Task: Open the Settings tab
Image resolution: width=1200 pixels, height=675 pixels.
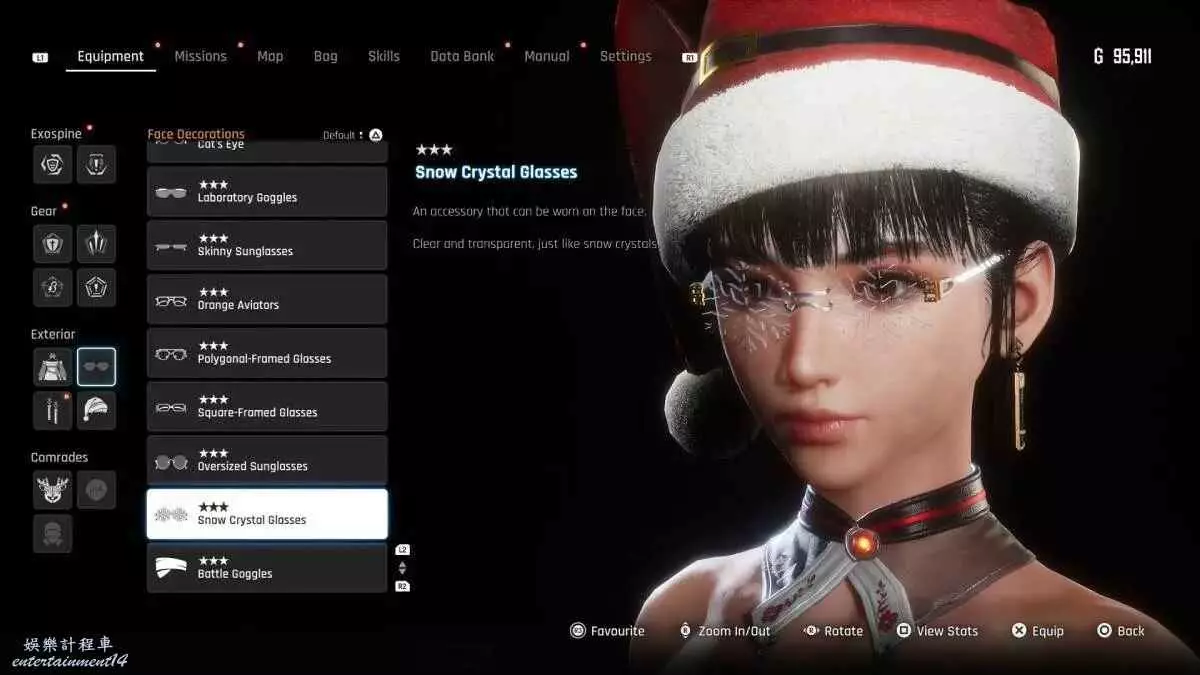Action: [x=625, y=56]
